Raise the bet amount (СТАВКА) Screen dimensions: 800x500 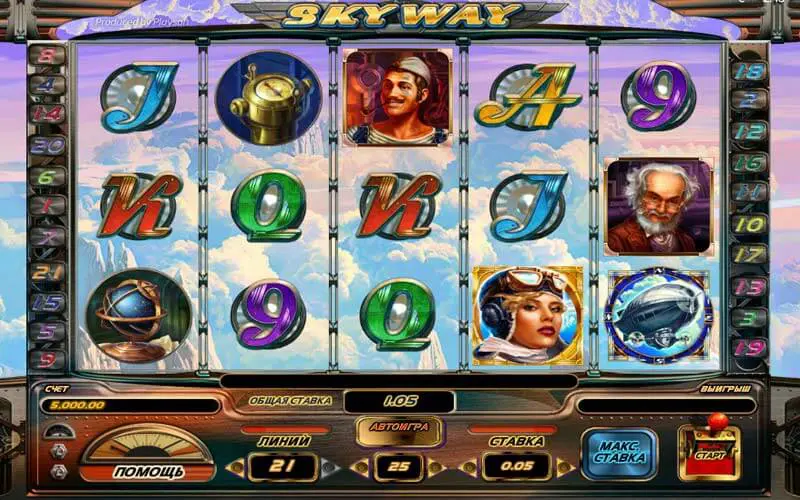(x=565, y=466)
